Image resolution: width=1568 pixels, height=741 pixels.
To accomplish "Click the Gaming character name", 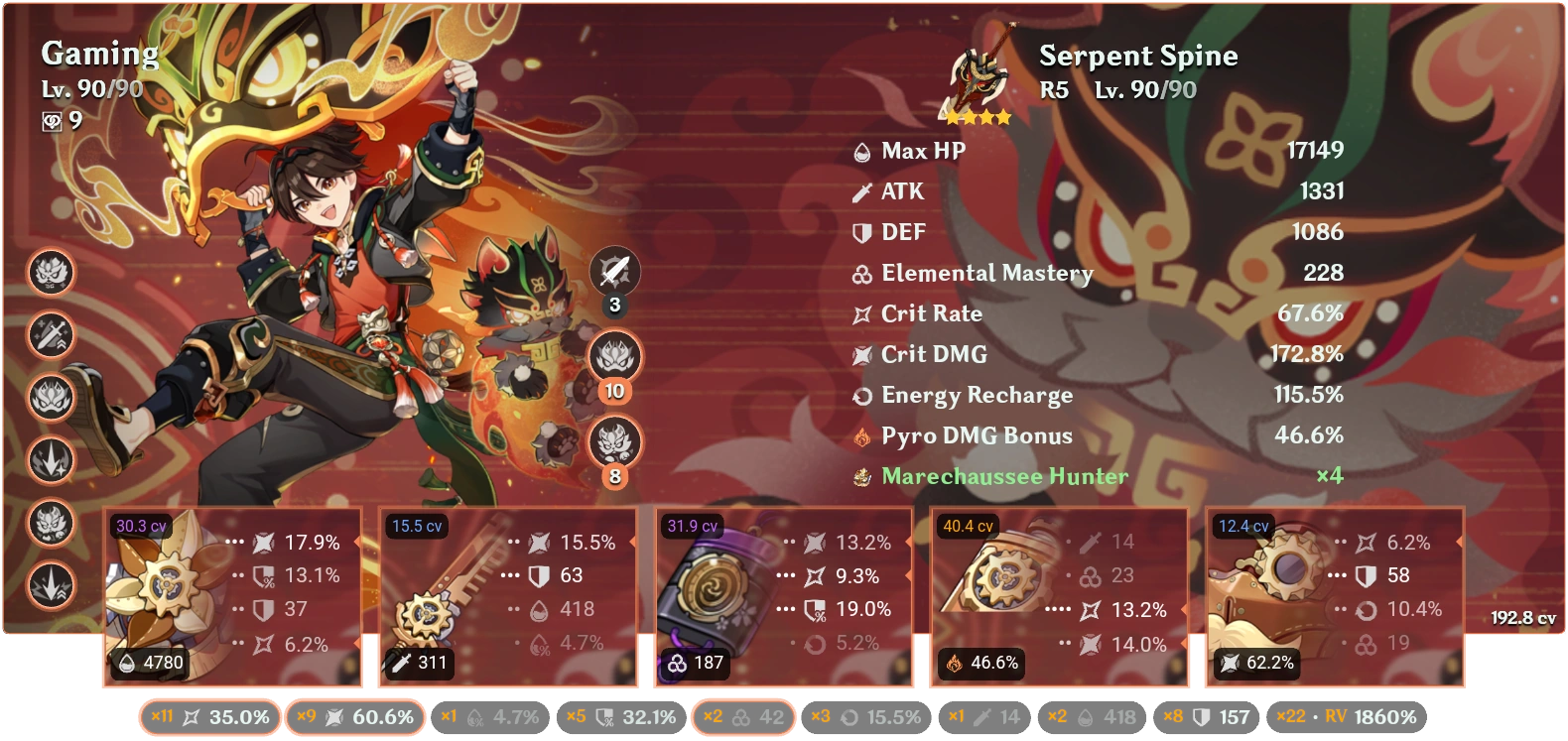I will click(x=99, y=54).
